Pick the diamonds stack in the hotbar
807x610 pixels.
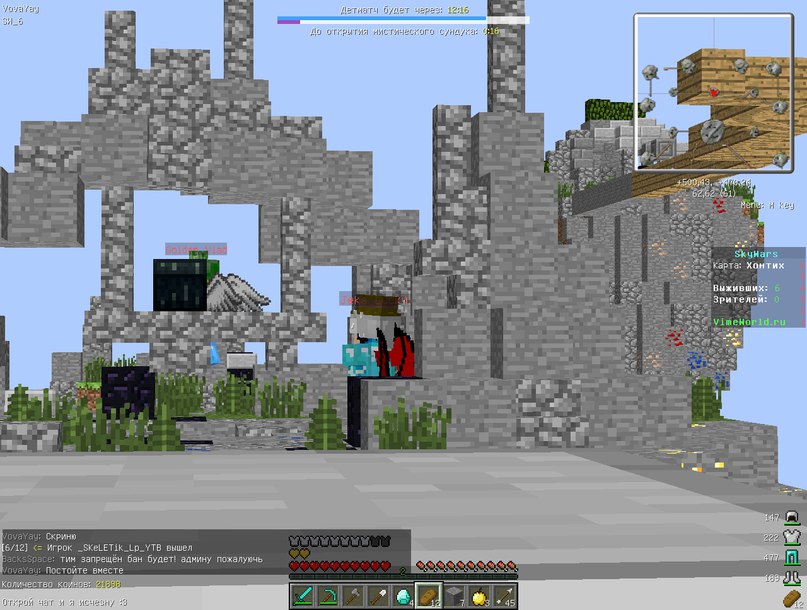pos(404,596)
